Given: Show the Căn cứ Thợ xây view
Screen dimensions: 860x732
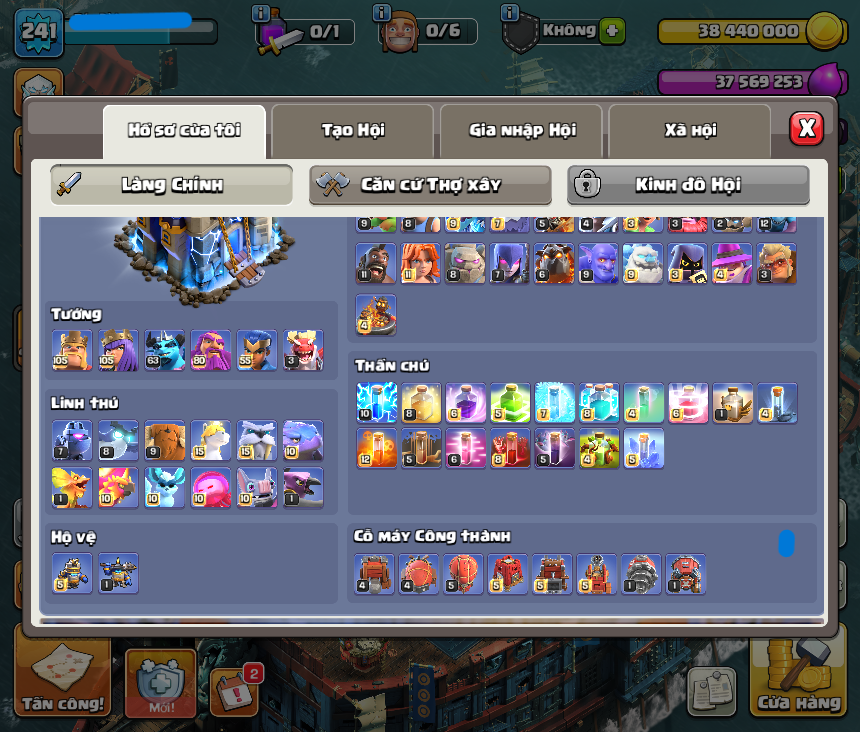Looking at the screenshot, I should 430,185.
